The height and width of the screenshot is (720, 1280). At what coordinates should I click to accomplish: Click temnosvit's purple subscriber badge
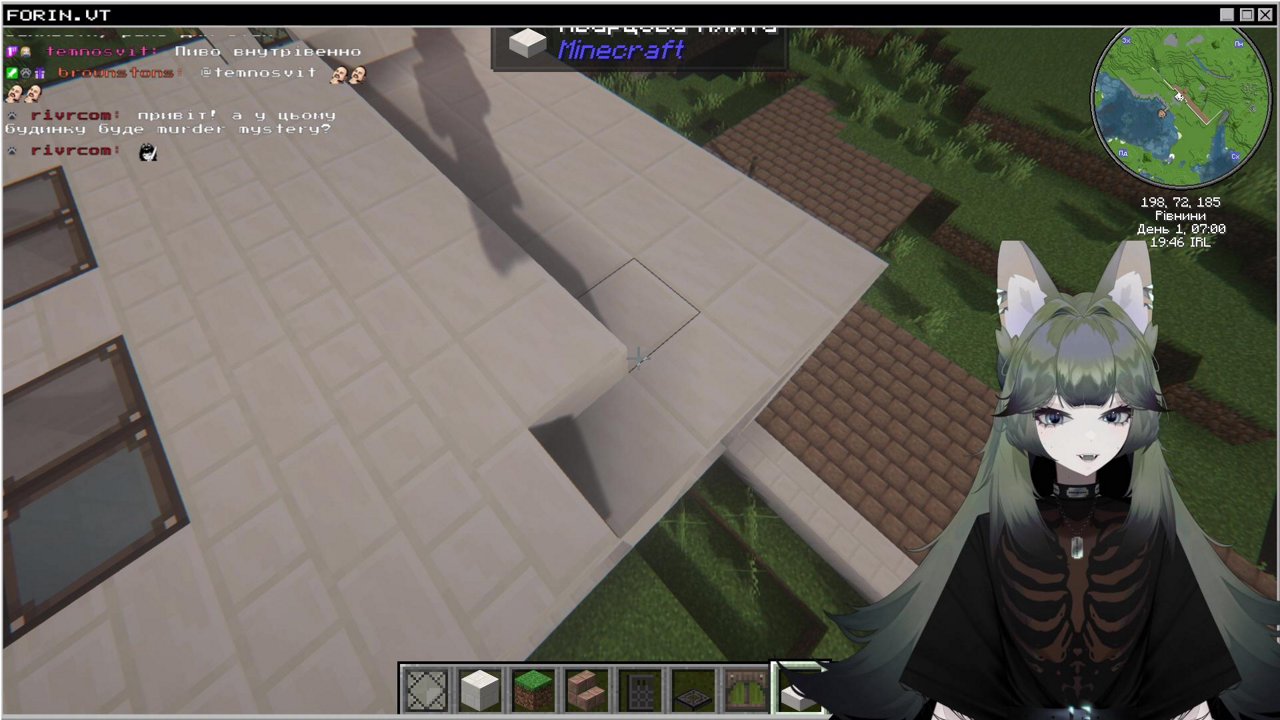point(10,51)
